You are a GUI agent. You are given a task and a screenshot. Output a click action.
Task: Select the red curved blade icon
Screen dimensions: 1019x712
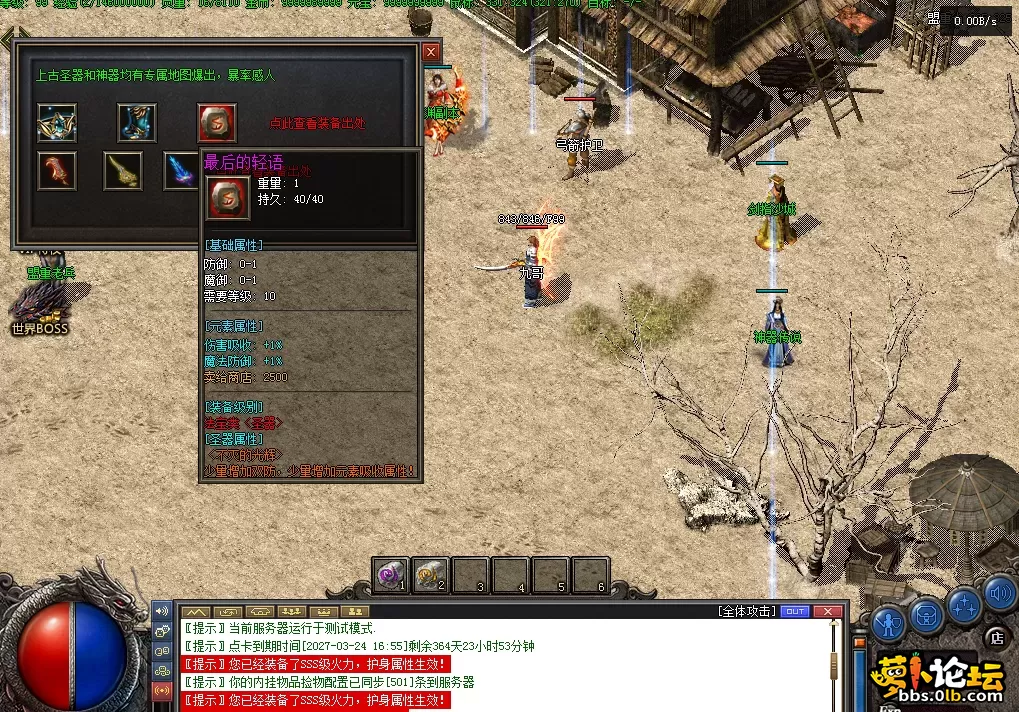[x=57, y=171]
